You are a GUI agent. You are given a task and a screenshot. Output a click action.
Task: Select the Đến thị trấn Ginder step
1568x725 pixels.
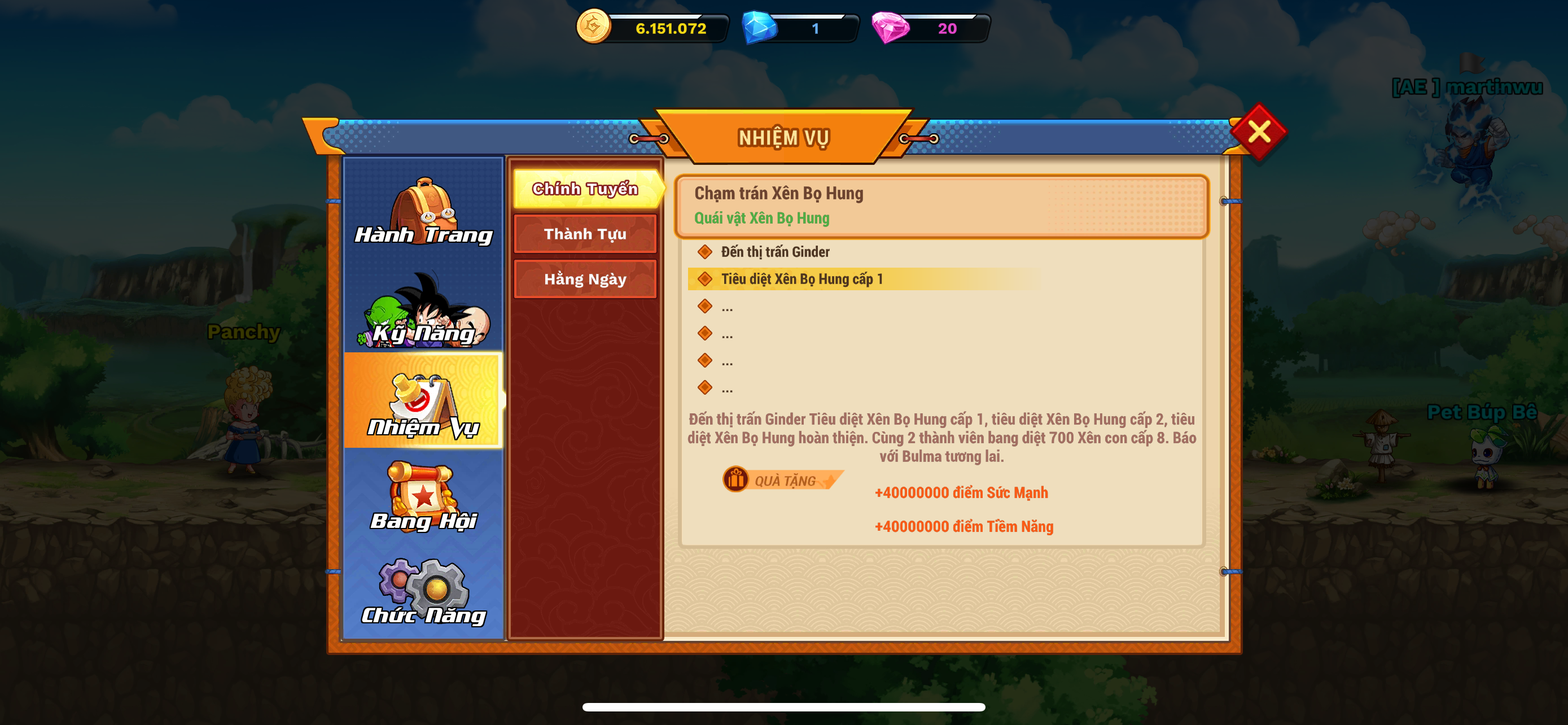[x=775, y=251]
